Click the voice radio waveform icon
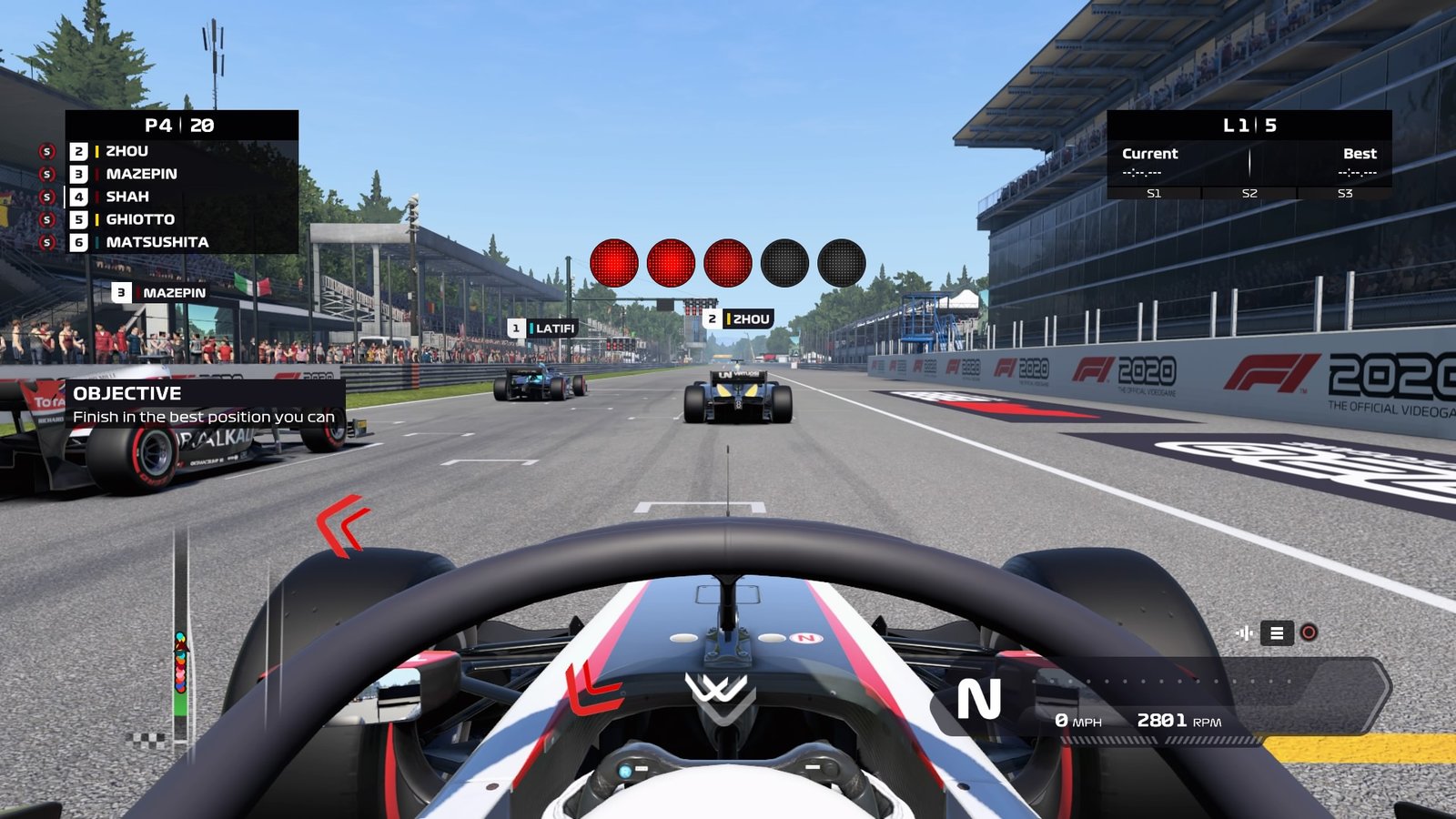This screenshot has height=819, width=1456. tap(1244, 633)
